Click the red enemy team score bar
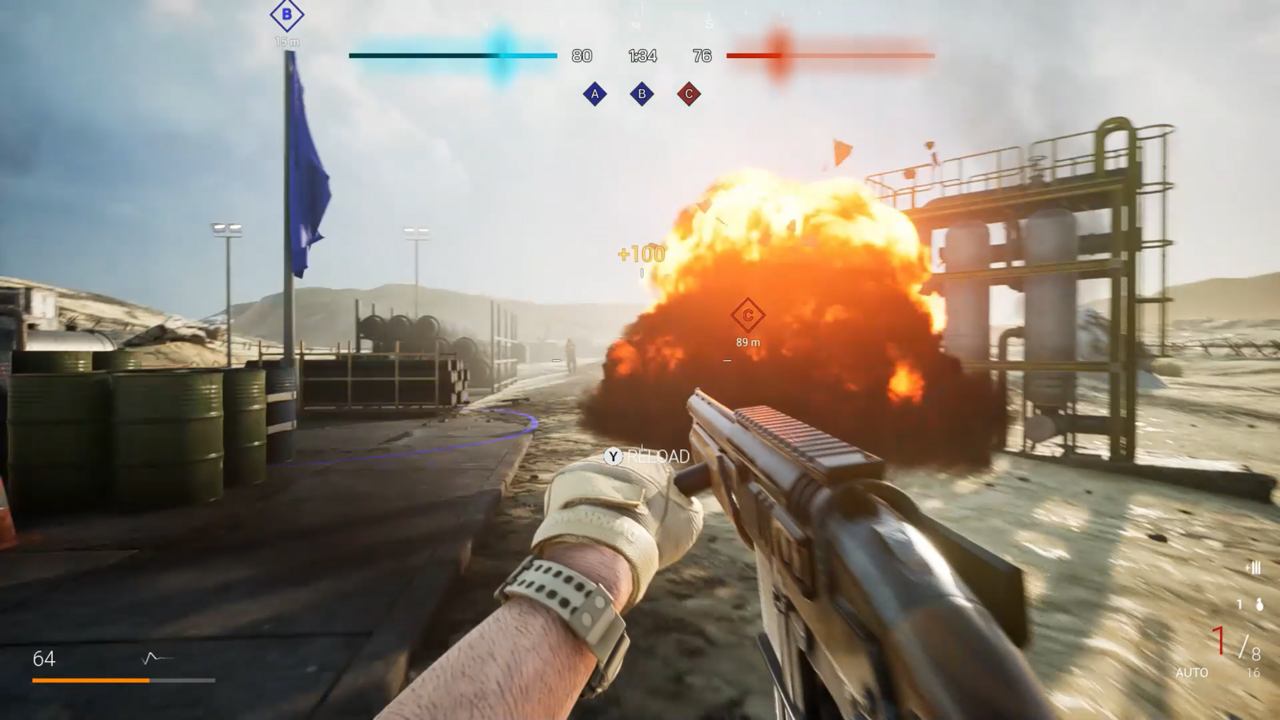The width and height of the screenshot is (1280, 720). click(x=830, y=56)
